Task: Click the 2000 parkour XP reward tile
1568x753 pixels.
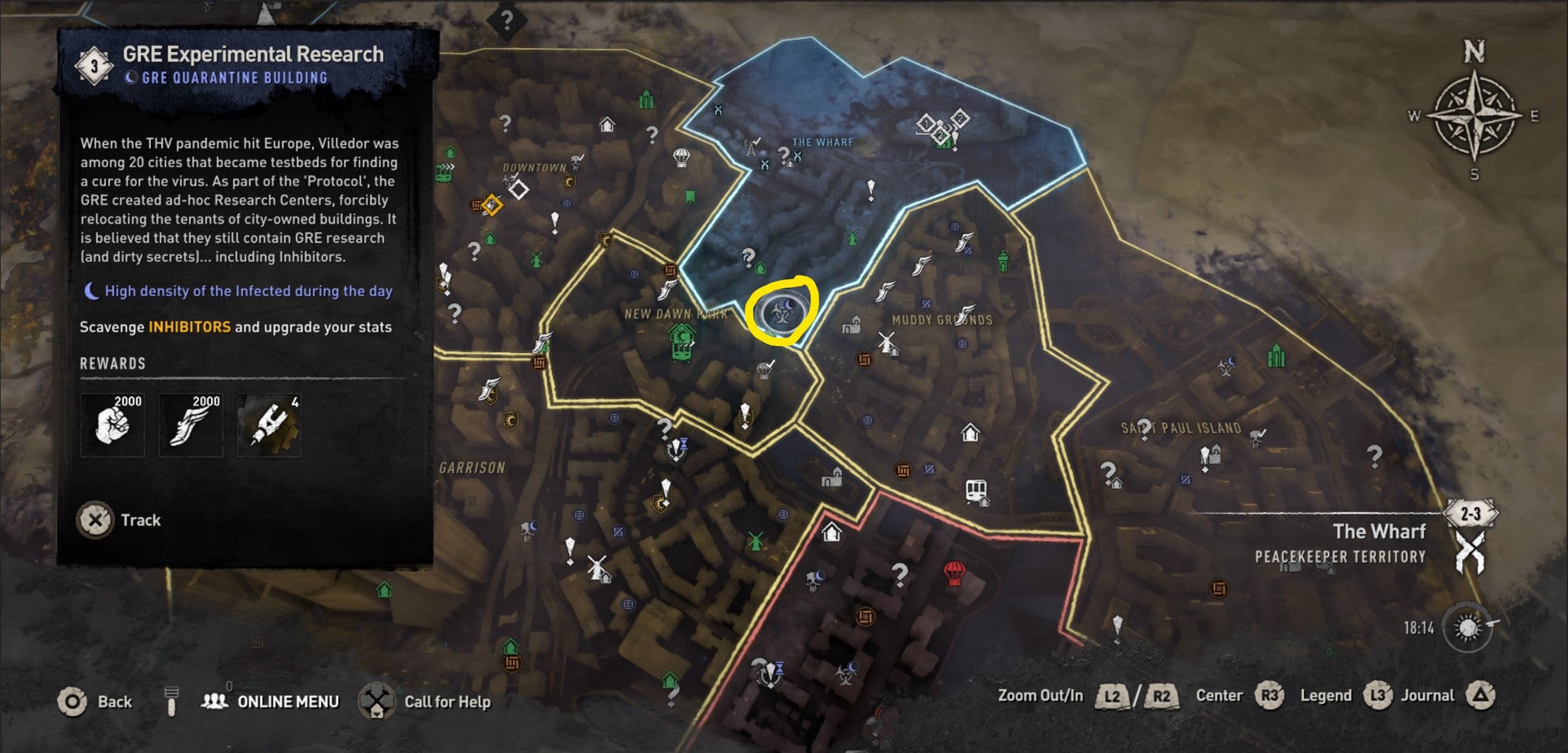Action: [189, 424]
